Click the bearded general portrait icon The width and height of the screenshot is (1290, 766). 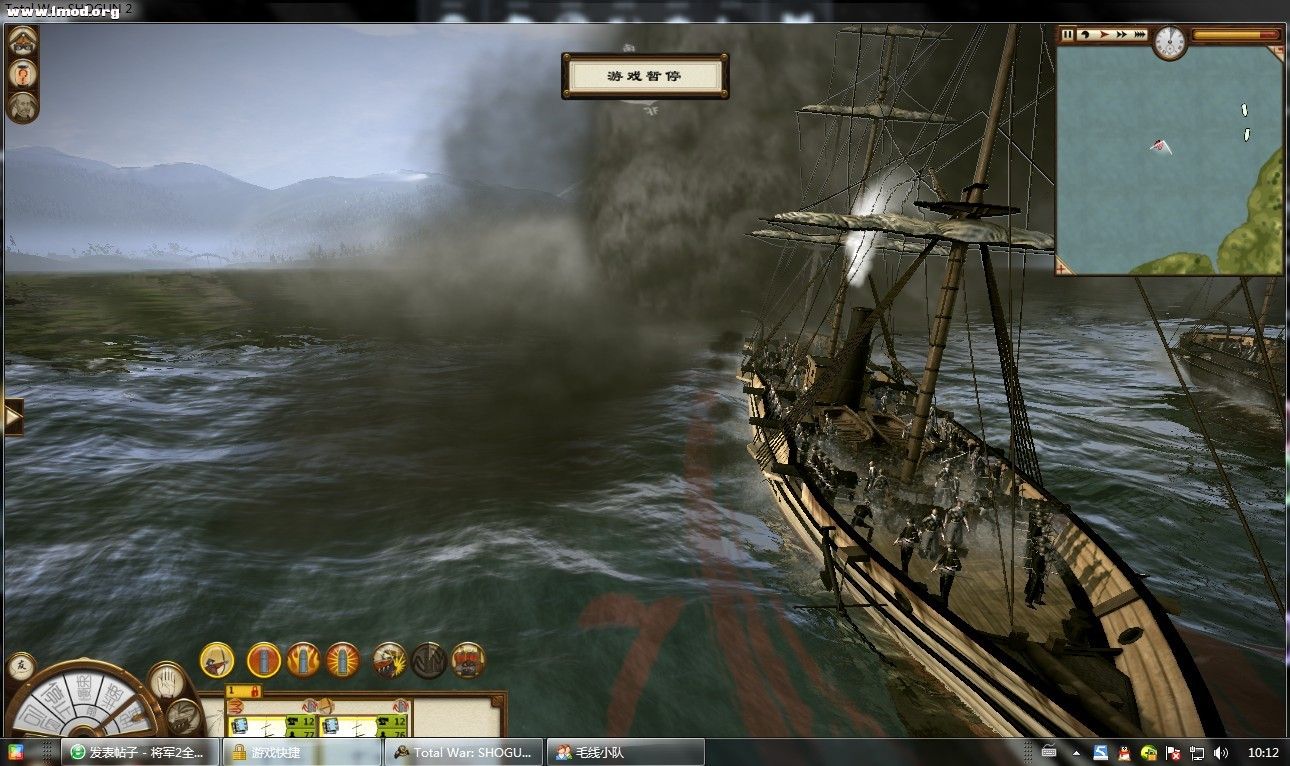point(22,106)
